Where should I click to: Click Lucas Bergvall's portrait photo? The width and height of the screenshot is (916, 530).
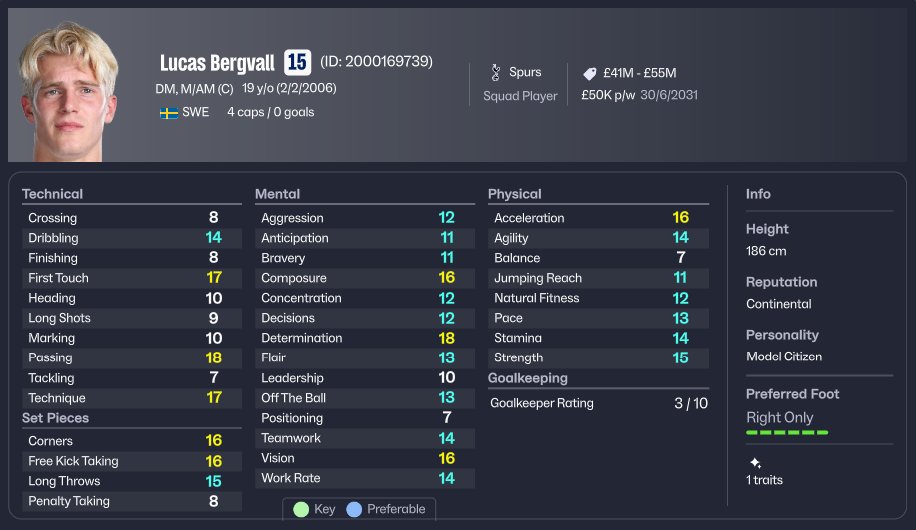(x=67, y=91)
